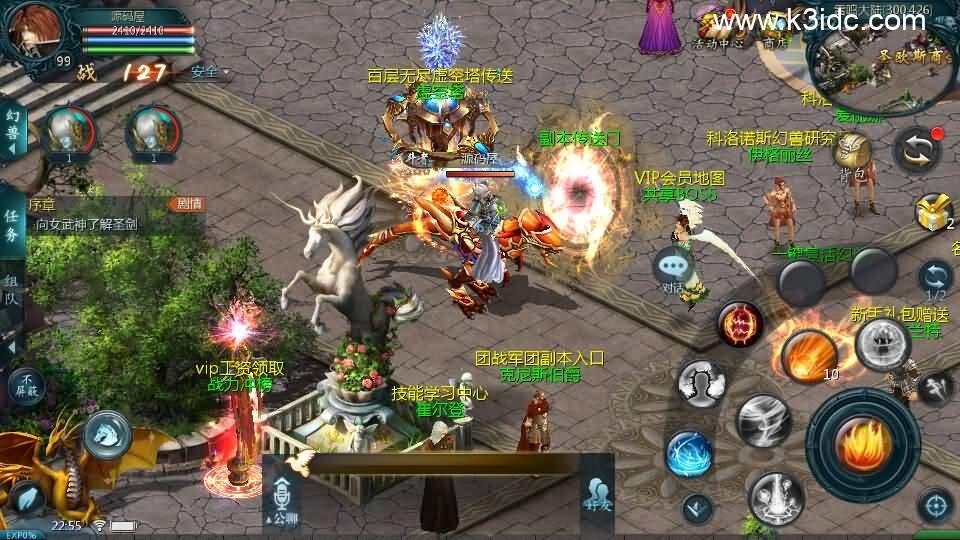960x540 pixels.
Task: Tap the crosshair target-lock button
Action: [935, 504]
